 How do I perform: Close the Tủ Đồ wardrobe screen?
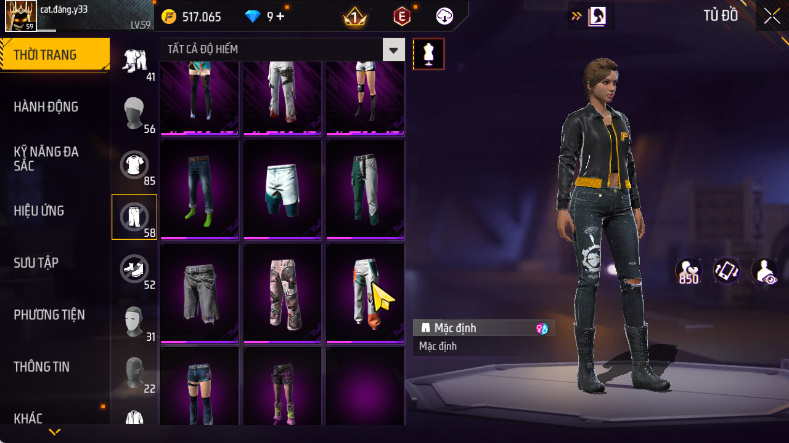pyautogui.click(x=771, y=16)
